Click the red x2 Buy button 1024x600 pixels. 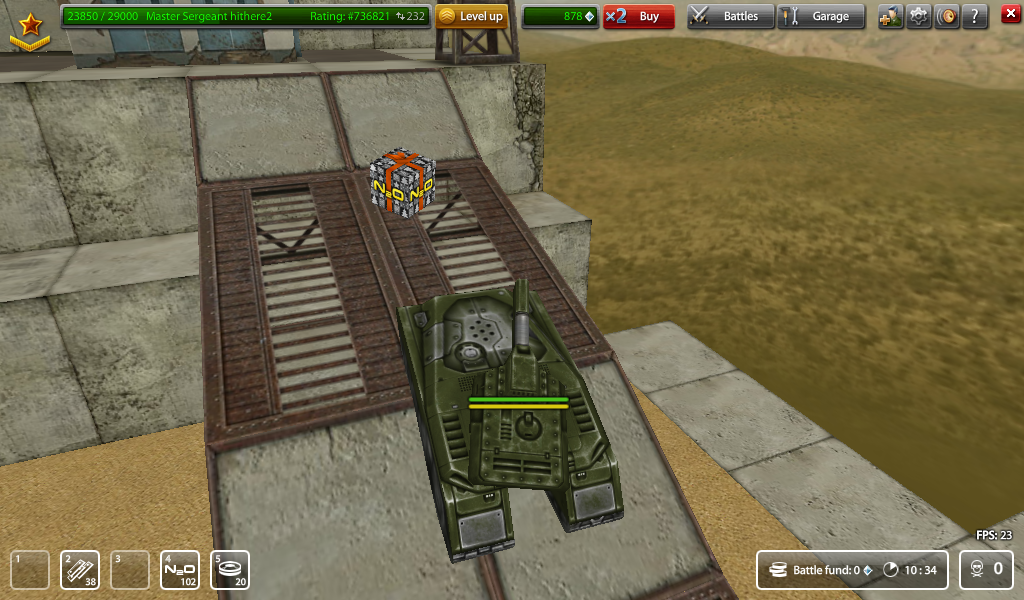point(639,16)
